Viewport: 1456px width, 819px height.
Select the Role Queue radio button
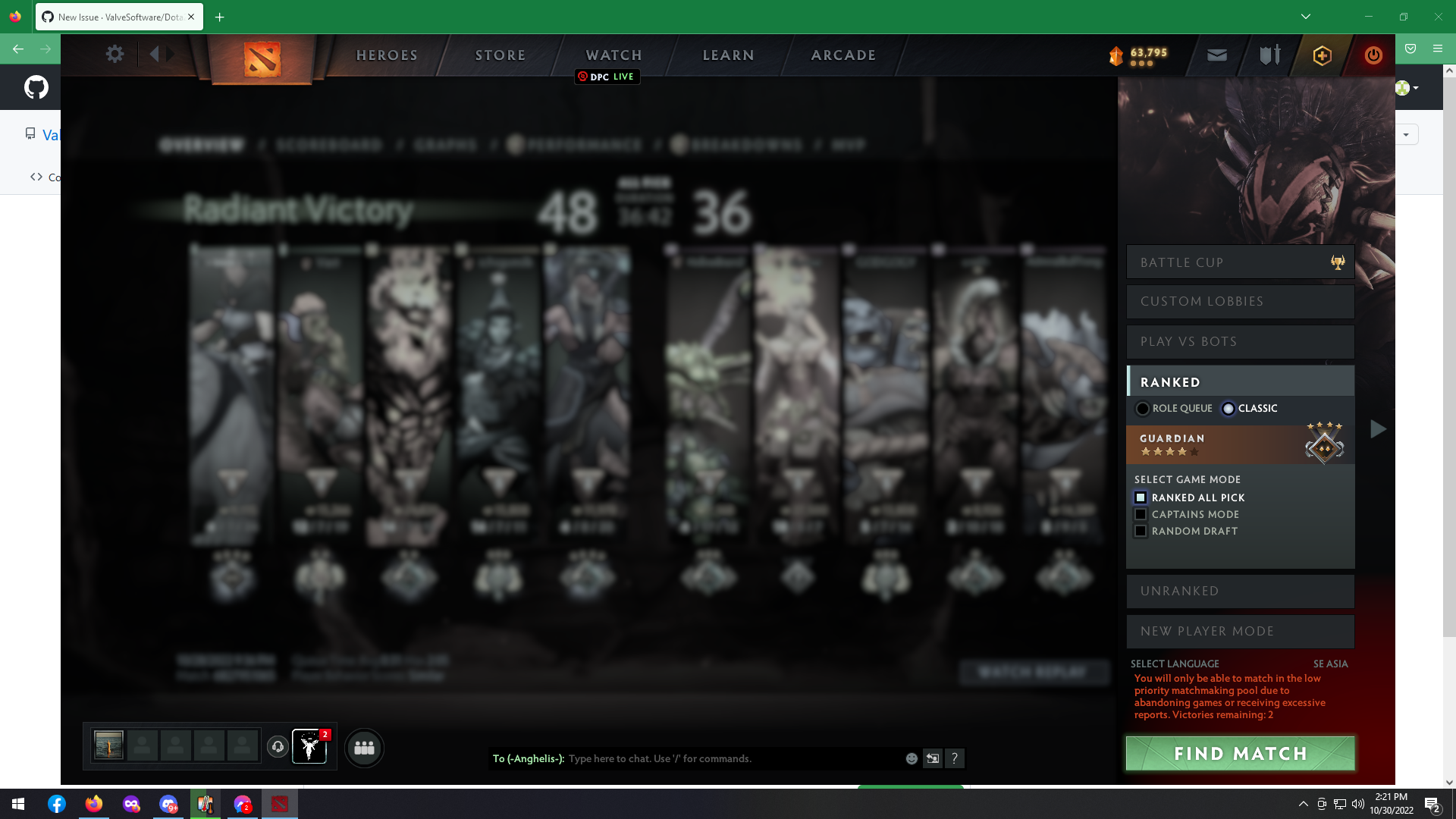point(1144,408)
